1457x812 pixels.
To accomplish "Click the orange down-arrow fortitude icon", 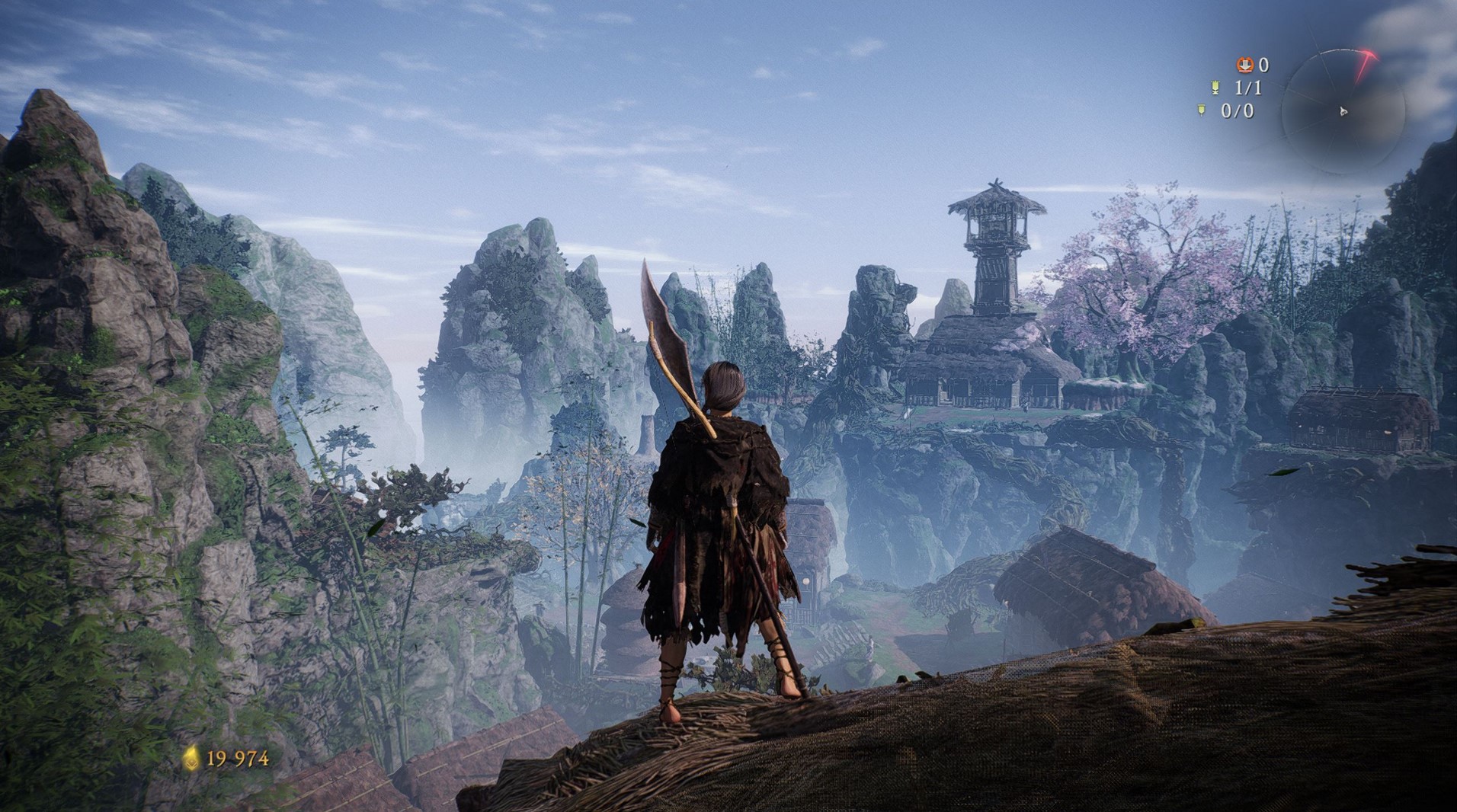I will tap(1244, 65).
